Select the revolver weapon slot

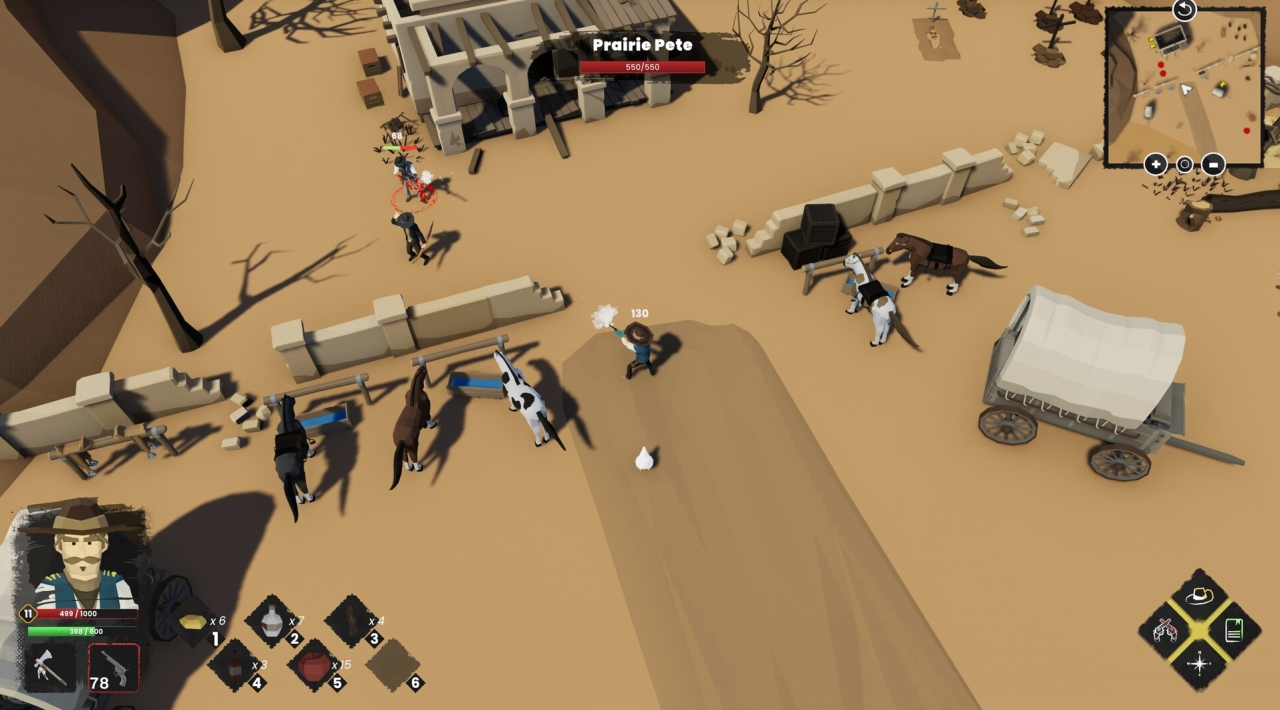tap(114, 667)
